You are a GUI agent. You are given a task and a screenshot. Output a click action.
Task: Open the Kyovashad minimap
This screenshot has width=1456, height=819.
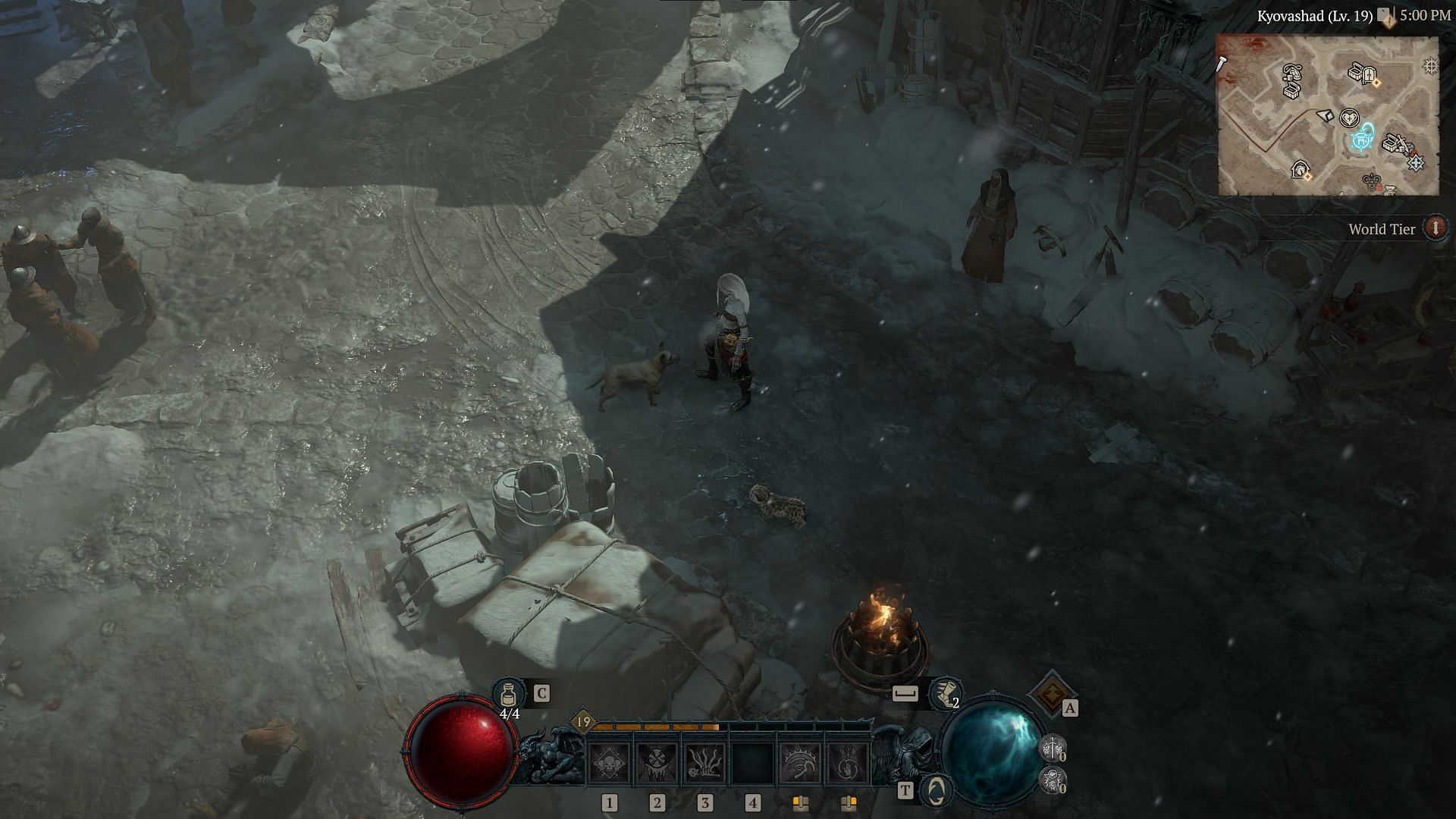point(1327,115)
